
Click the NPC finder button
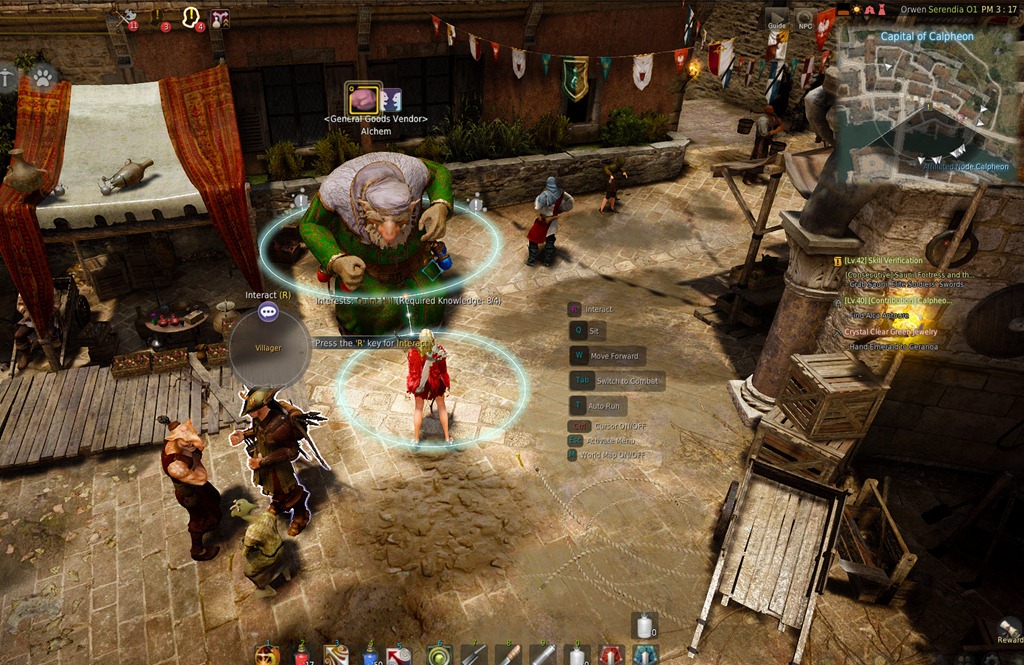pos(805,24)
